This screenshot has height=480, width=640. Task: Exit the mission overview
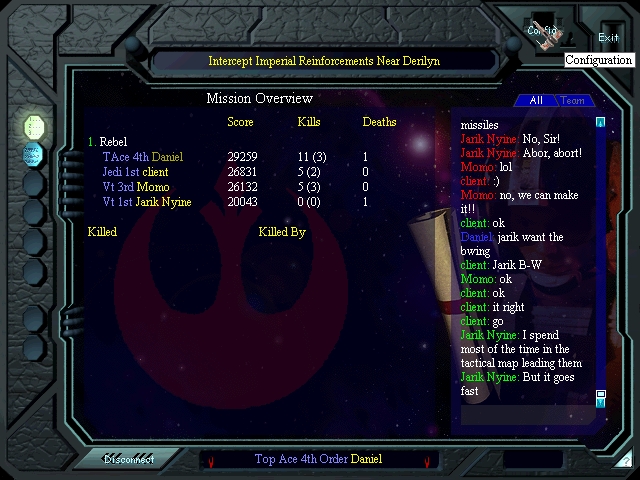(608, 36)
